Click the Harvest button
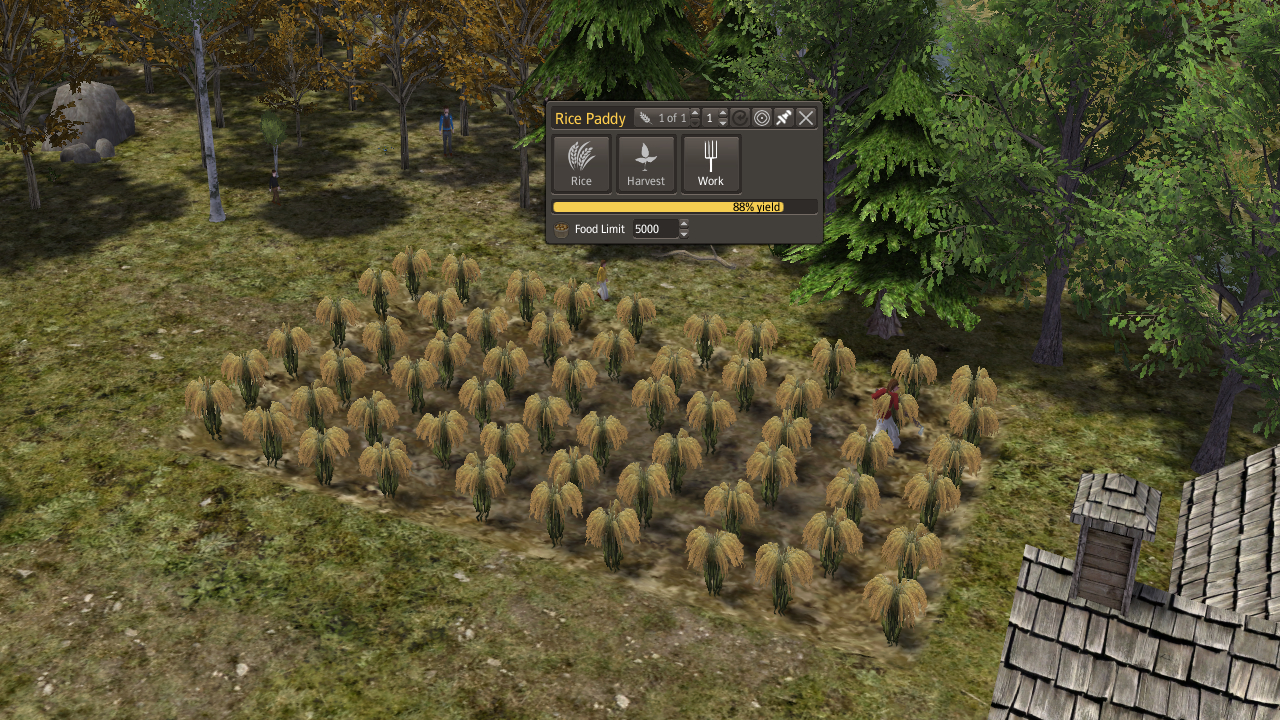Screen dimensions: 1280x720 (x=646, y=163)
